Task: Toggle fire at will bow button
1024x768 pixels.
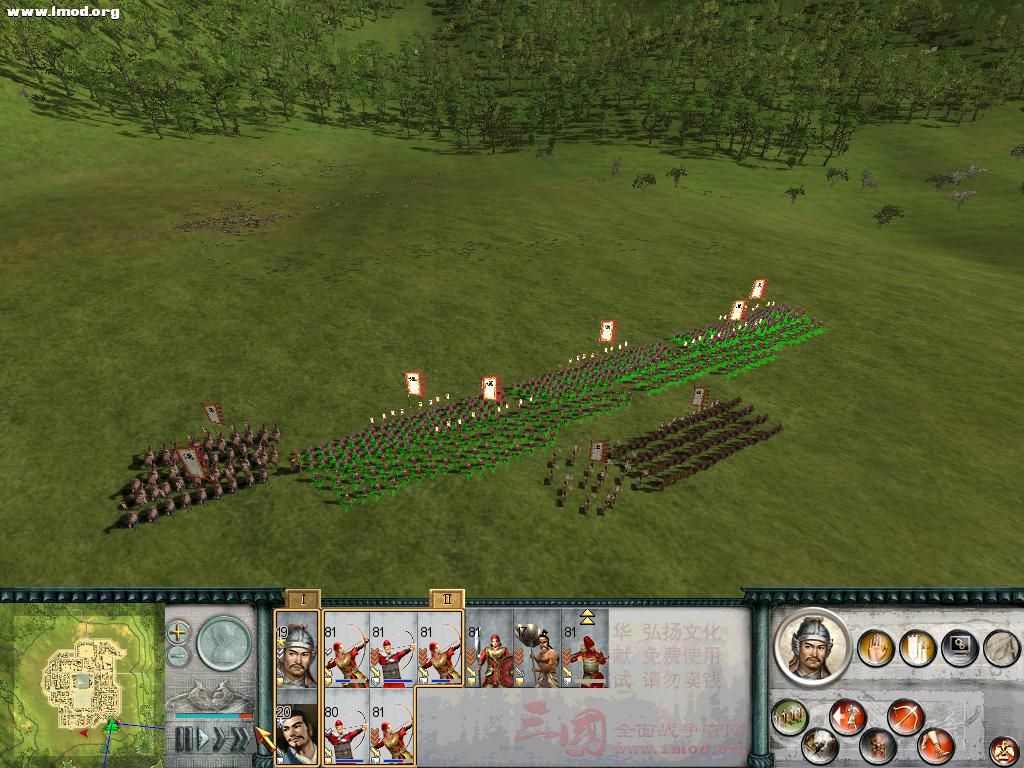Action: coord(907,716)
